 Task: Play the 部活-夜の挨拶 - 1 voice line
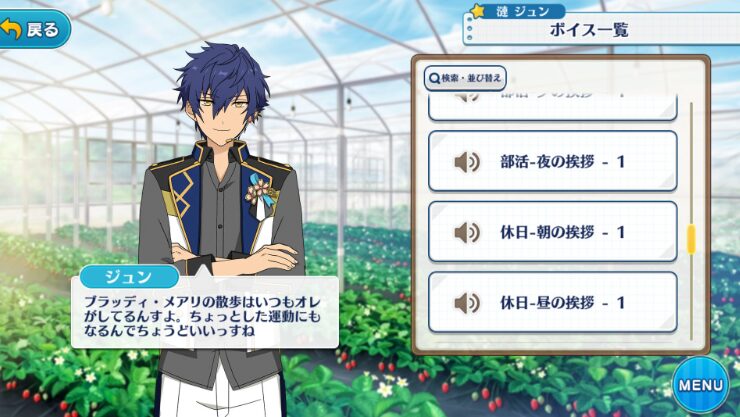[552, 161]
